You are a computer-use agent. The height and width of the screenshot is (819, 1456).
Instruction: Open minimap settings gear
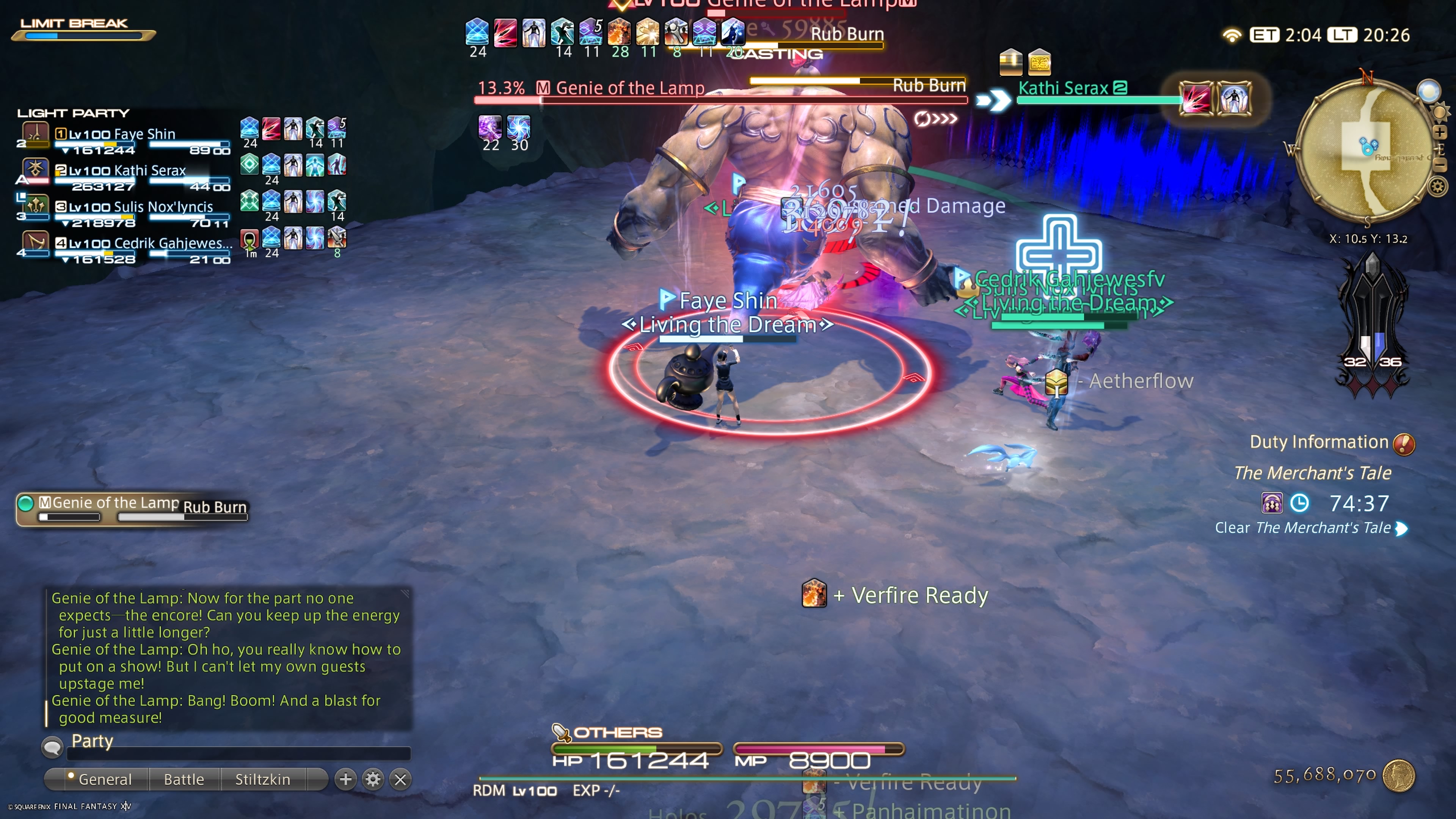pos(1438,186)
